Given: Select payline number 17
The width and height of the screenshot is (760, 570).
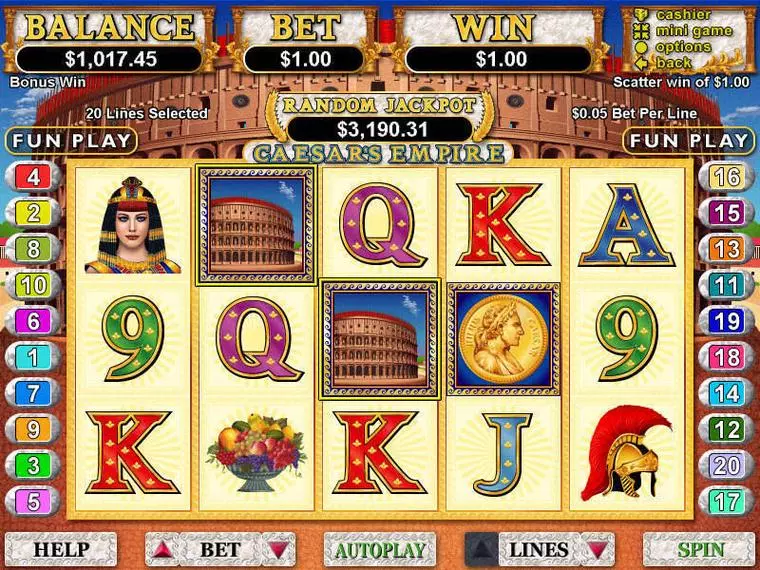Looking at the screenshot, I should pos(727,501).
